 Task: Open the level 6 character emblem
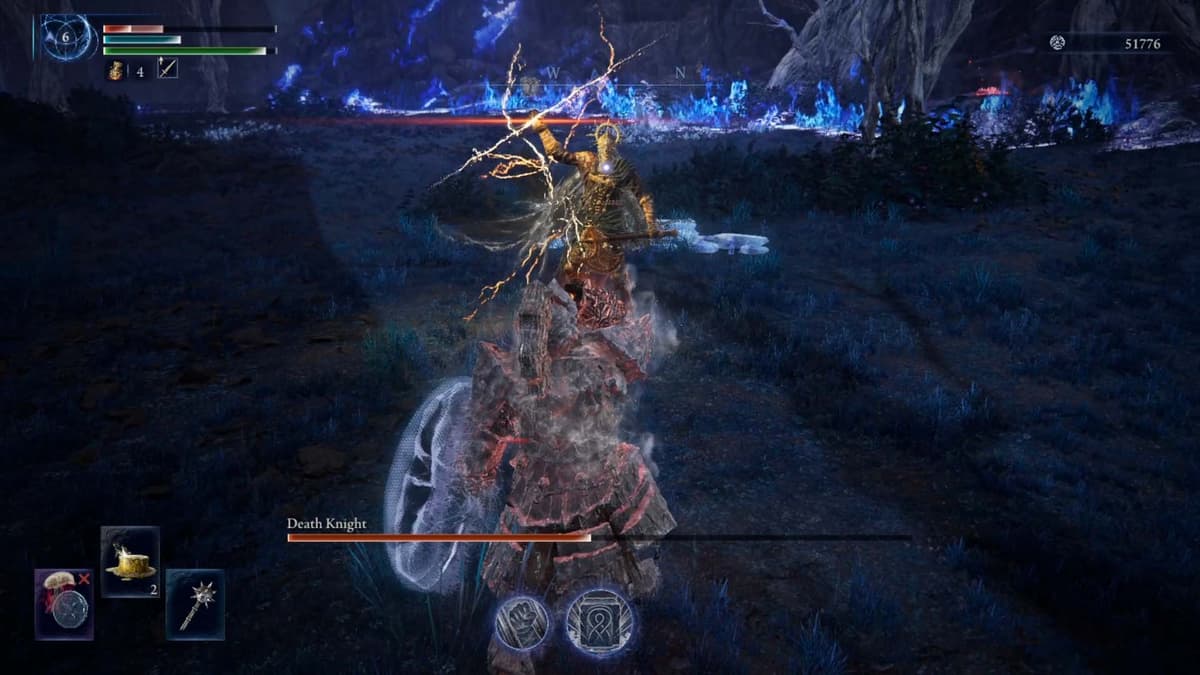pyautogui.click(x=68, y=37)
